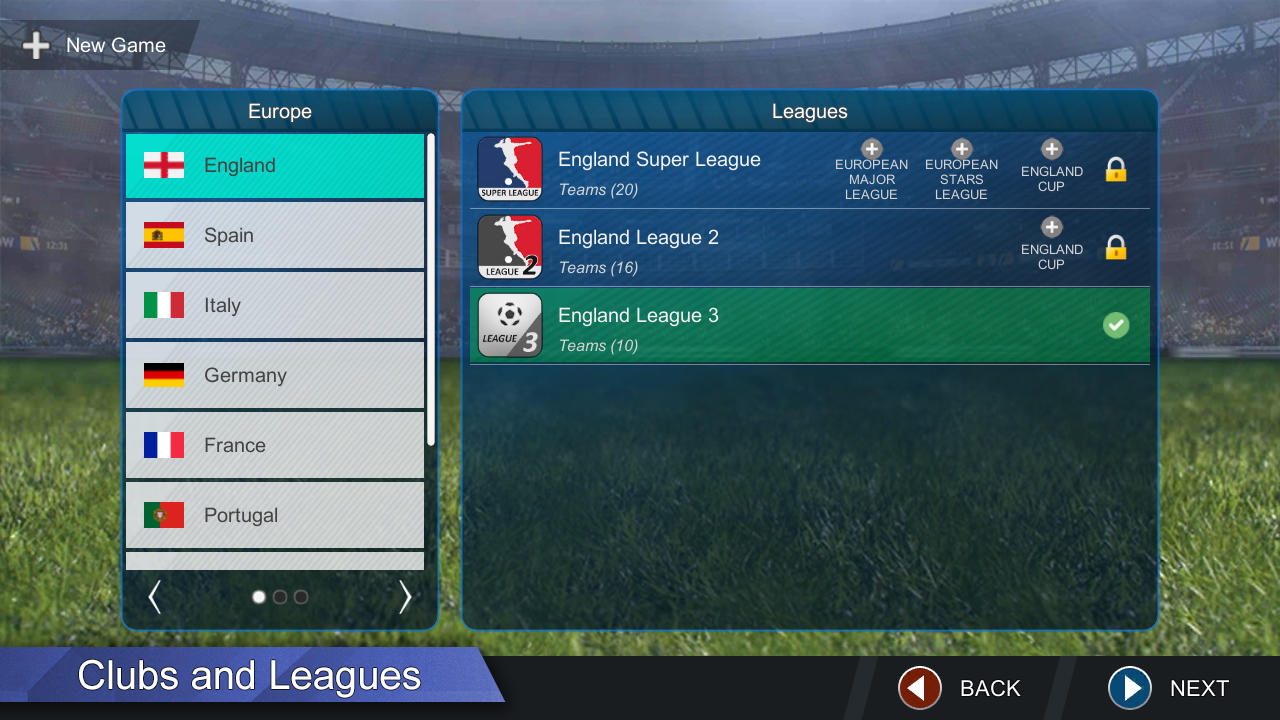
Task: Select Italy from the country list
Action: click(275, 305)
